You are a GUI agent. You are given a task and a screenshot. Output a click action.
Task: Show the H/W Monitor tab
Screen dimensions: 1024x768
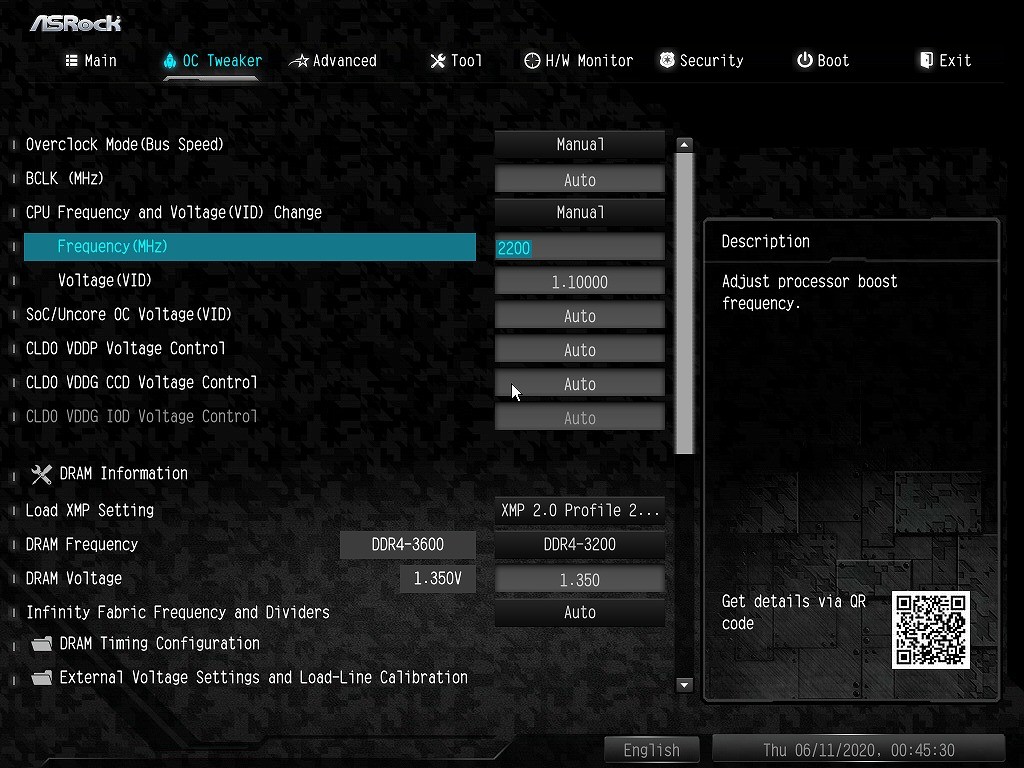(578, 61)
